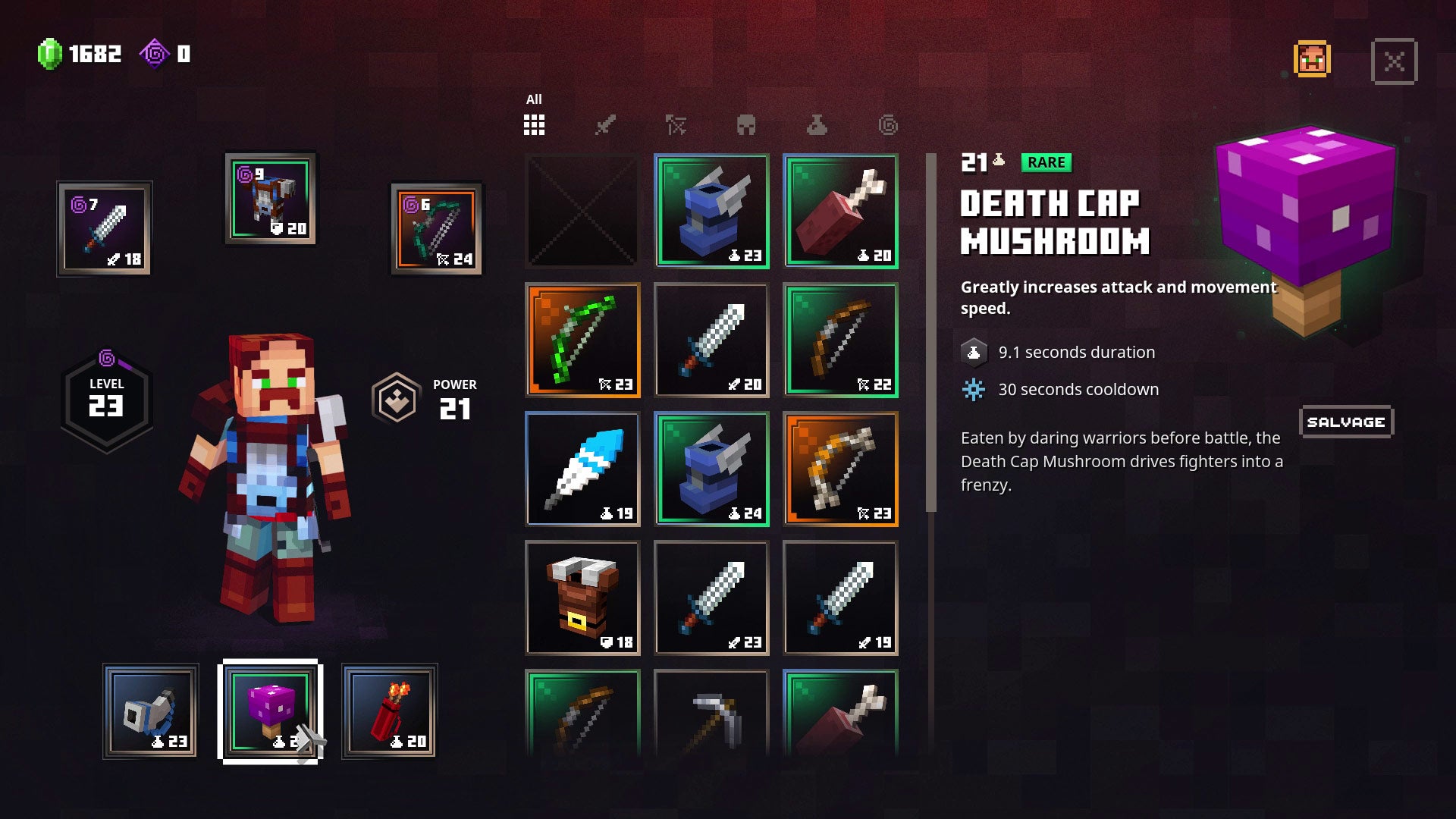Select the armor filter helmet icon
The image size is (1456, 819).
click(x=748, y=125)
